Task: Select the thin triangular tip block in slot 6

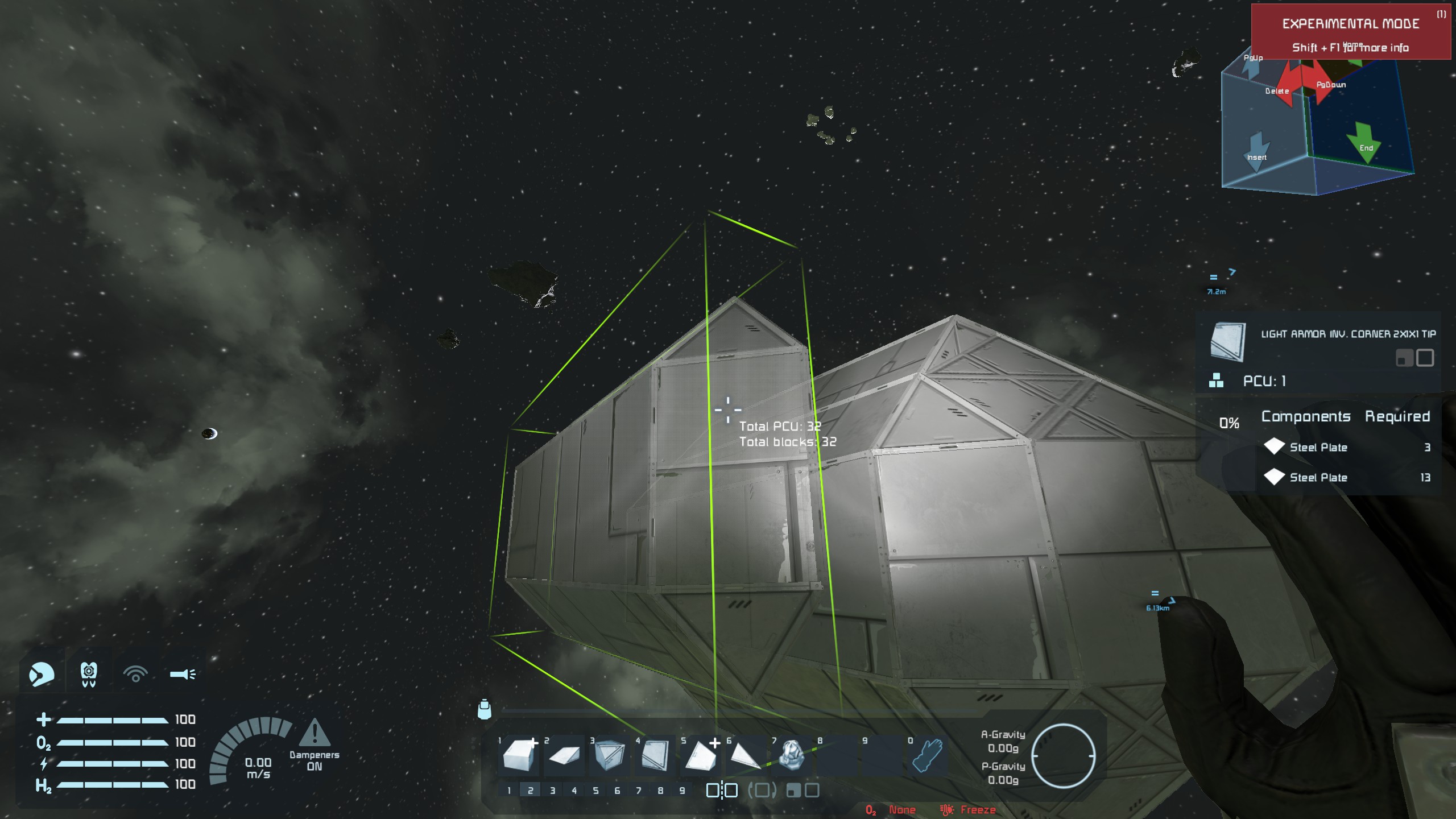Action: [x=745, y=755]
